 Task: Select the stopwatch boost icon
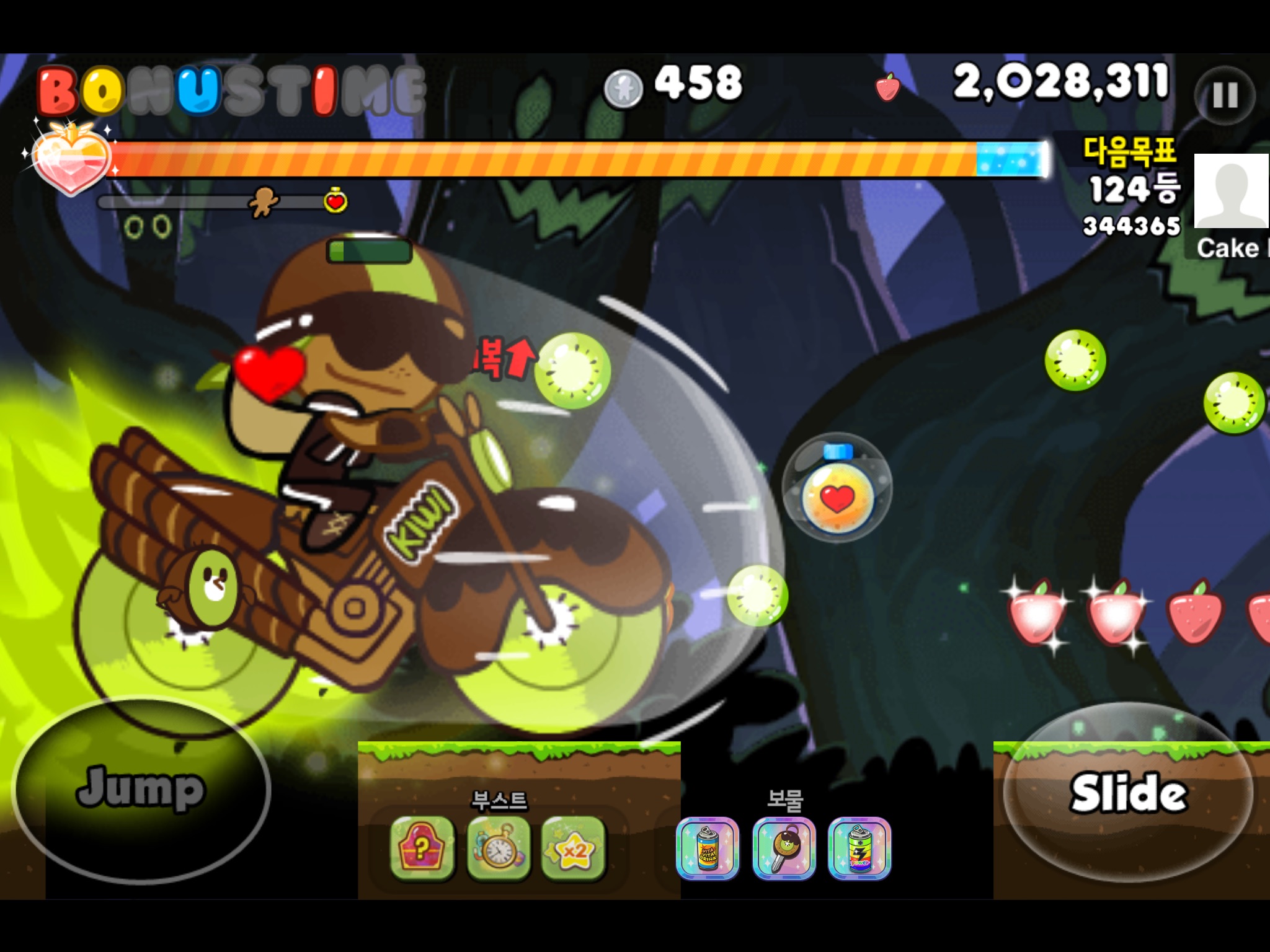click(x=499, y=848)
